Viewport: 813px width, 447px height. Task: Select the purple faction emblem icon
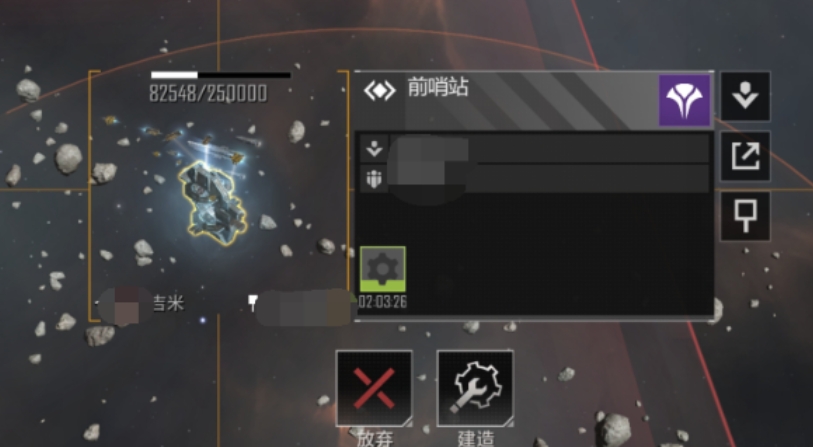(684, 101)
